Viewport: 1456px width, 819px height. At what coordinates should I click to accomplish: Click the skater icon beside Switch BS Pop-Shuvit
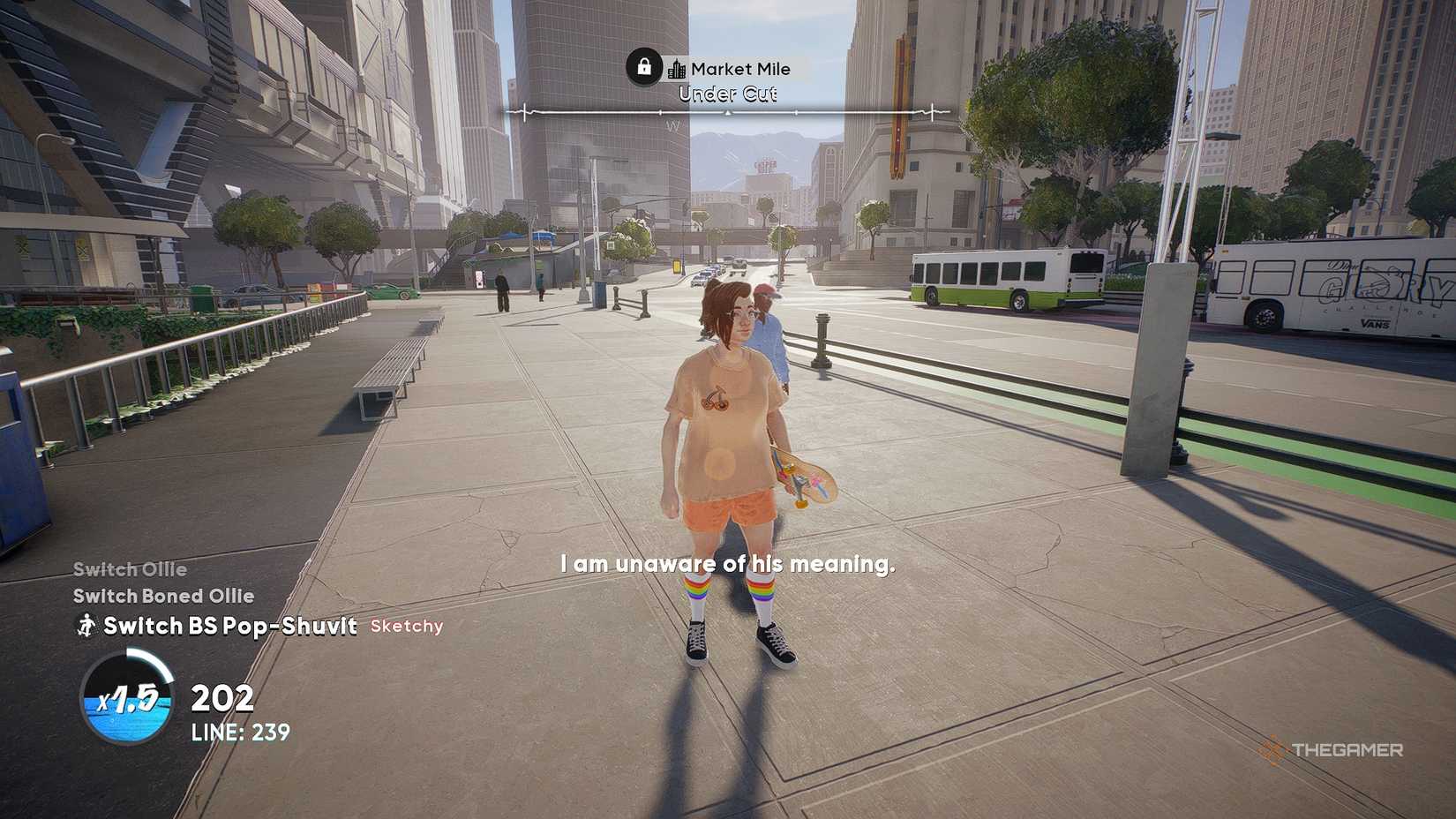click(86, 626)
